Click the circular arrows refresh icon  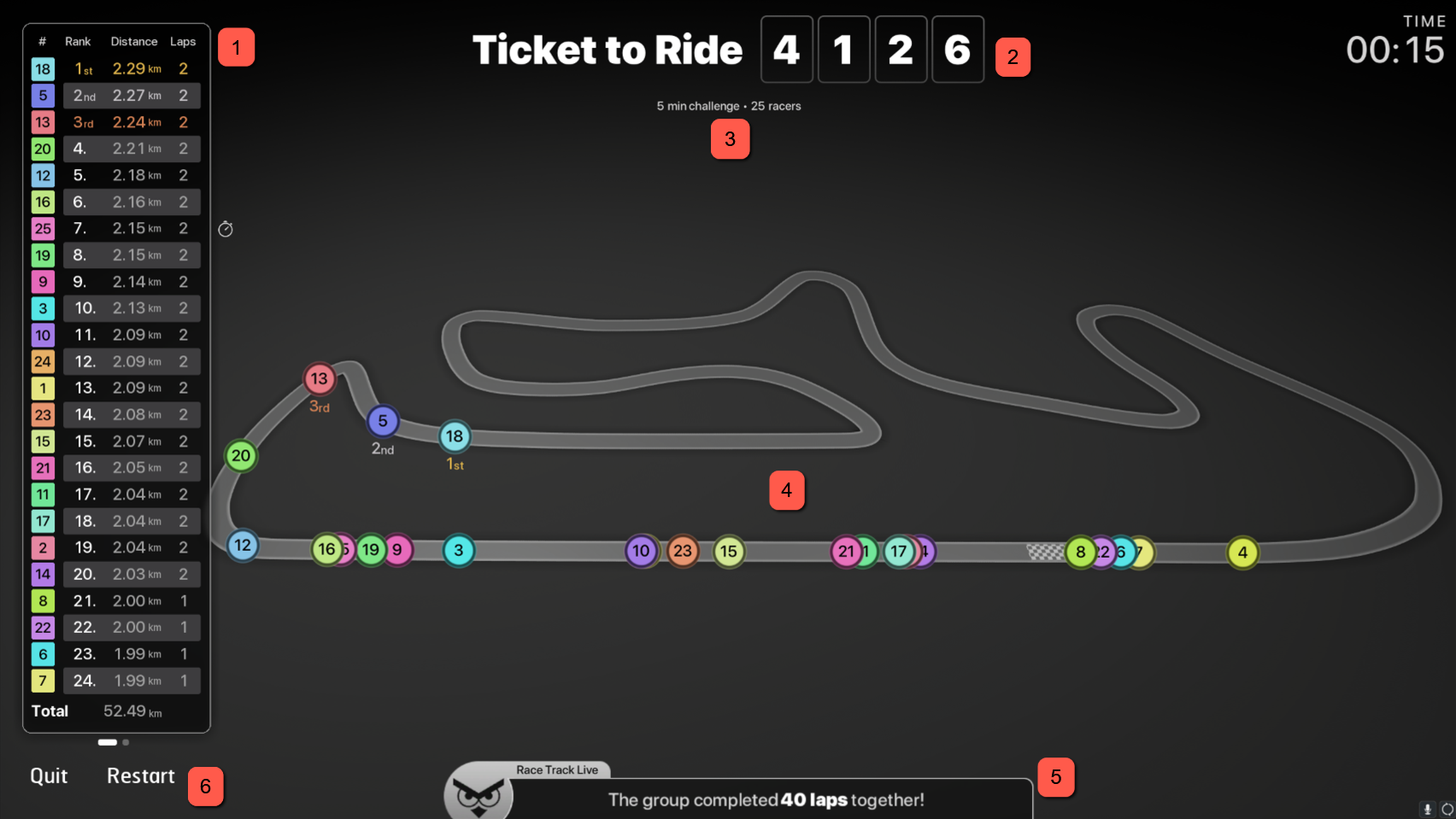1447,809
